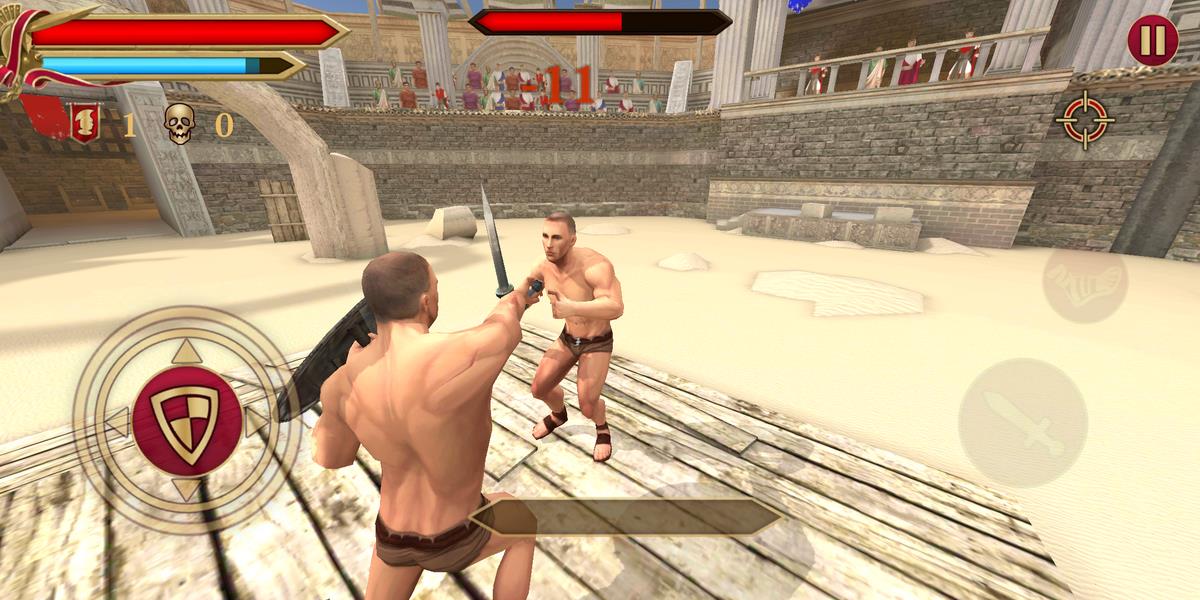
Task: Tap the joystick's left arrow
Action: pos(117,422)
